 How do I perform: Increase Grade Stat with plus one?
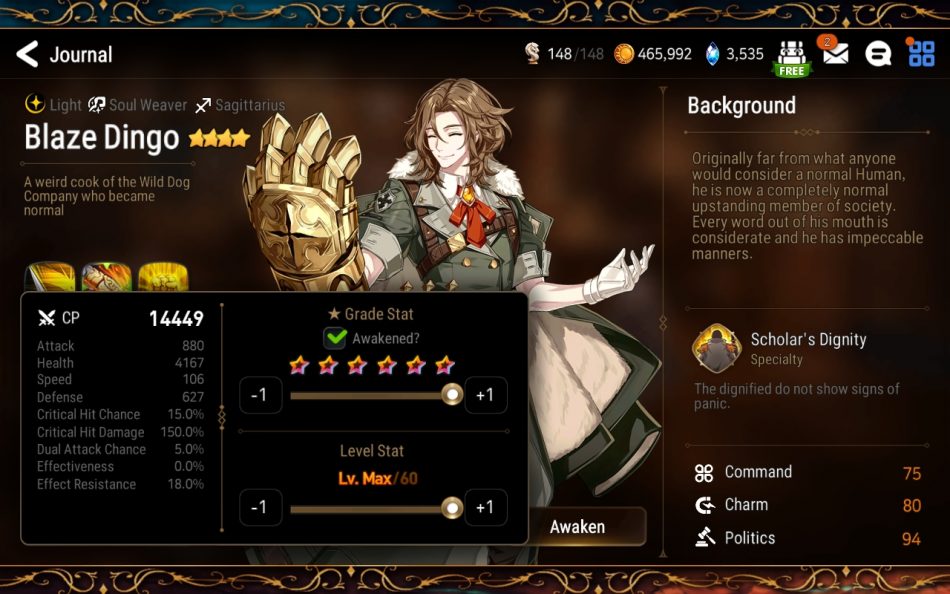pos(485,395)
